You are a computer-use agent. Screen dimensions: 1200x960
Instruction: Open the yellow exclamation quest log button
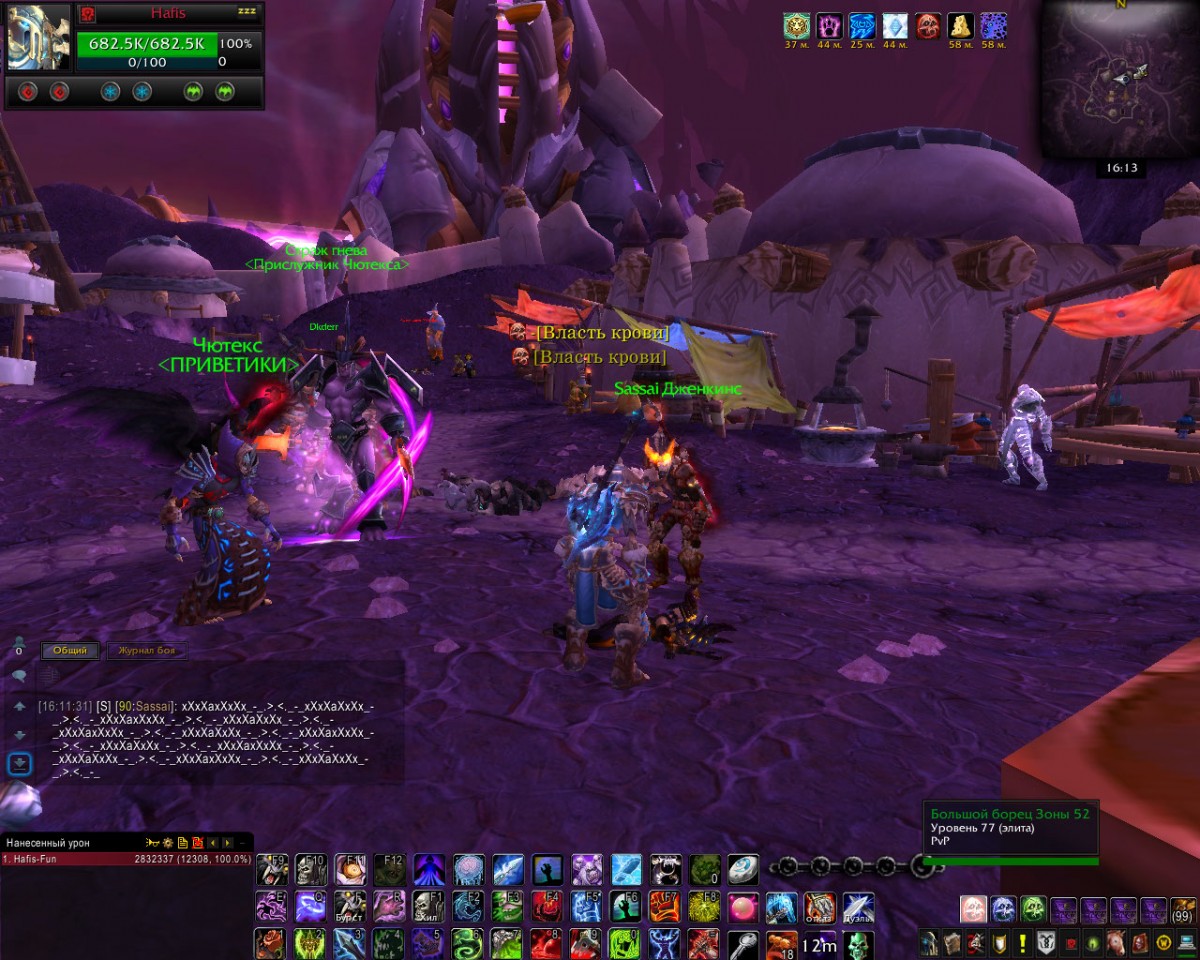coord(1023,943)
